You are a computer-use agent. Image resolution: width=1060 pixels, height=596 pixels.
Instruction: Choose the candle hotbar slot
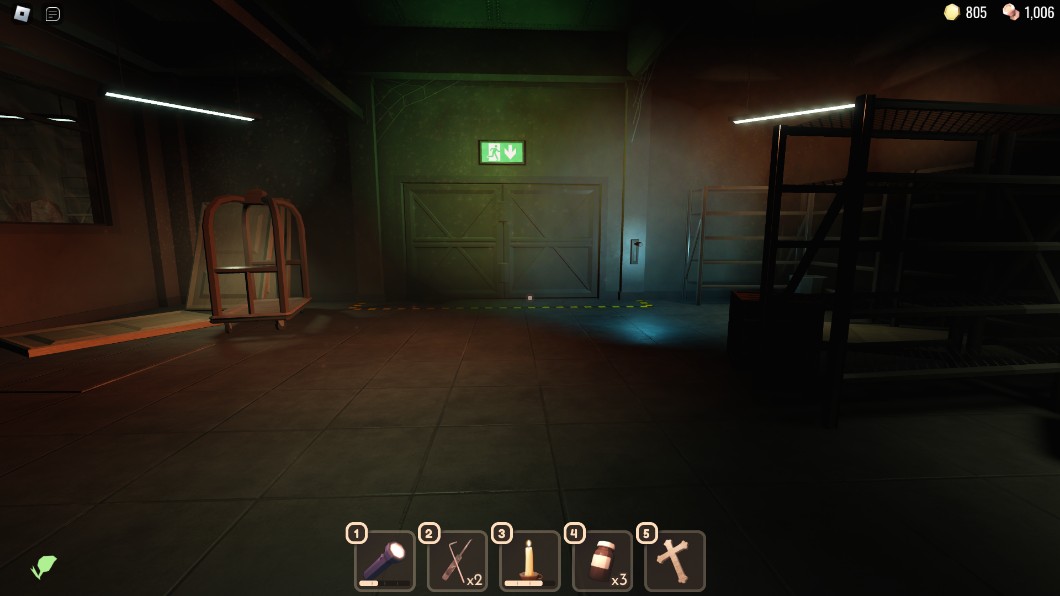530,561
